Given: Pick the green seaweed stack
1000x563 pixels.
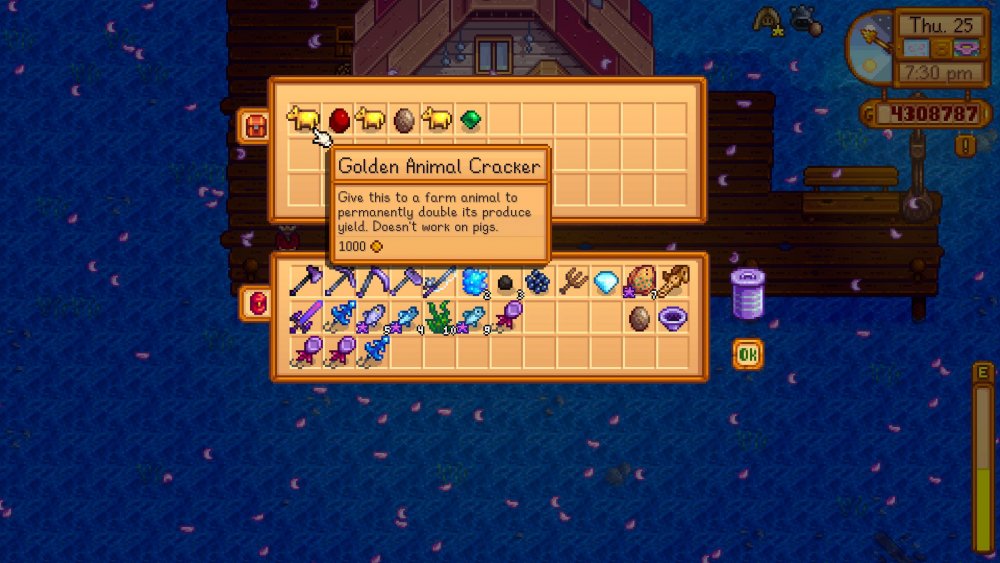Looking at the screenshot, I should pyautogui.click(x=439, y=318).
